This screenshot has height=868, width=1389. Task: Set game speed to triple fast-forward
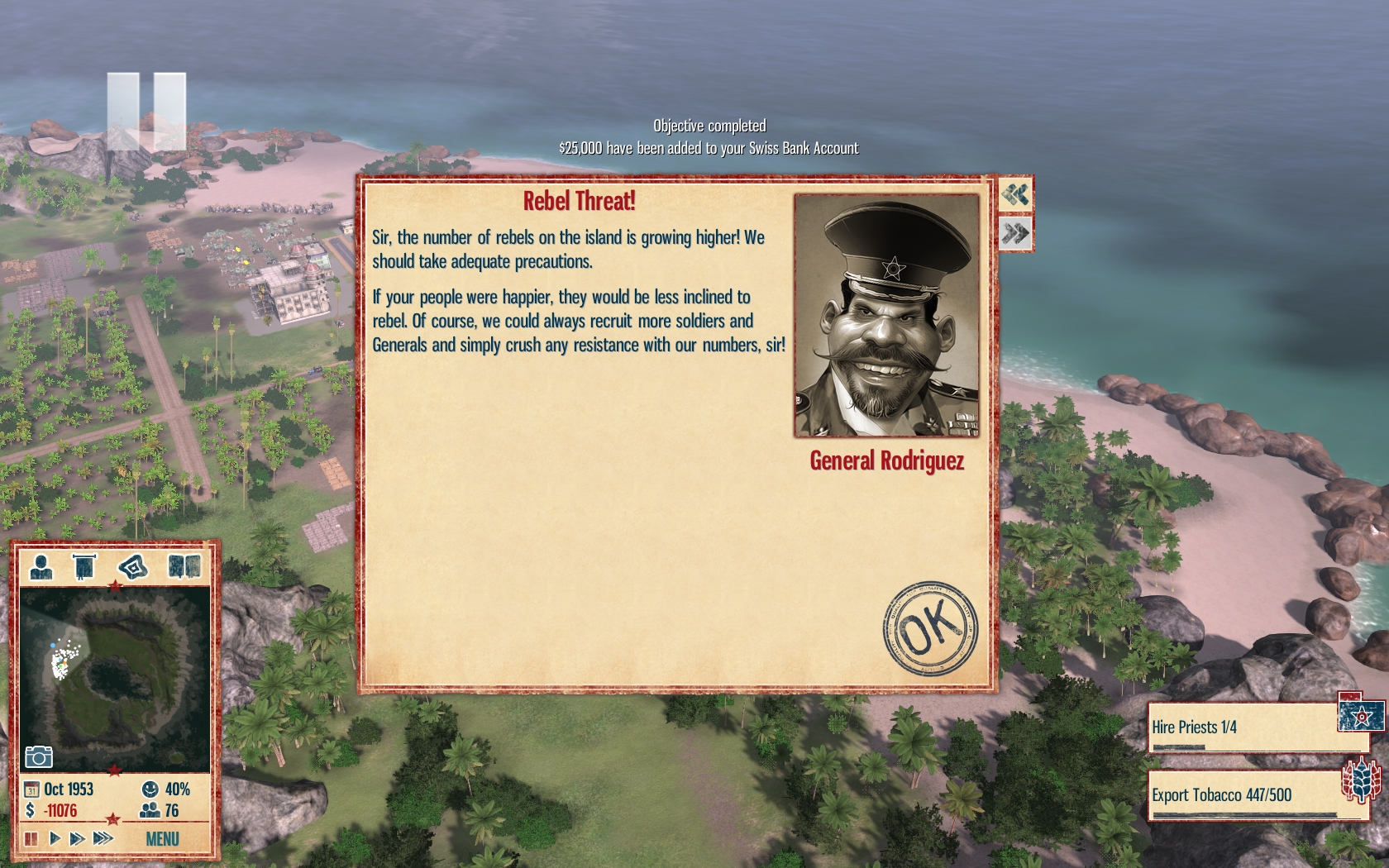point(103,838)
